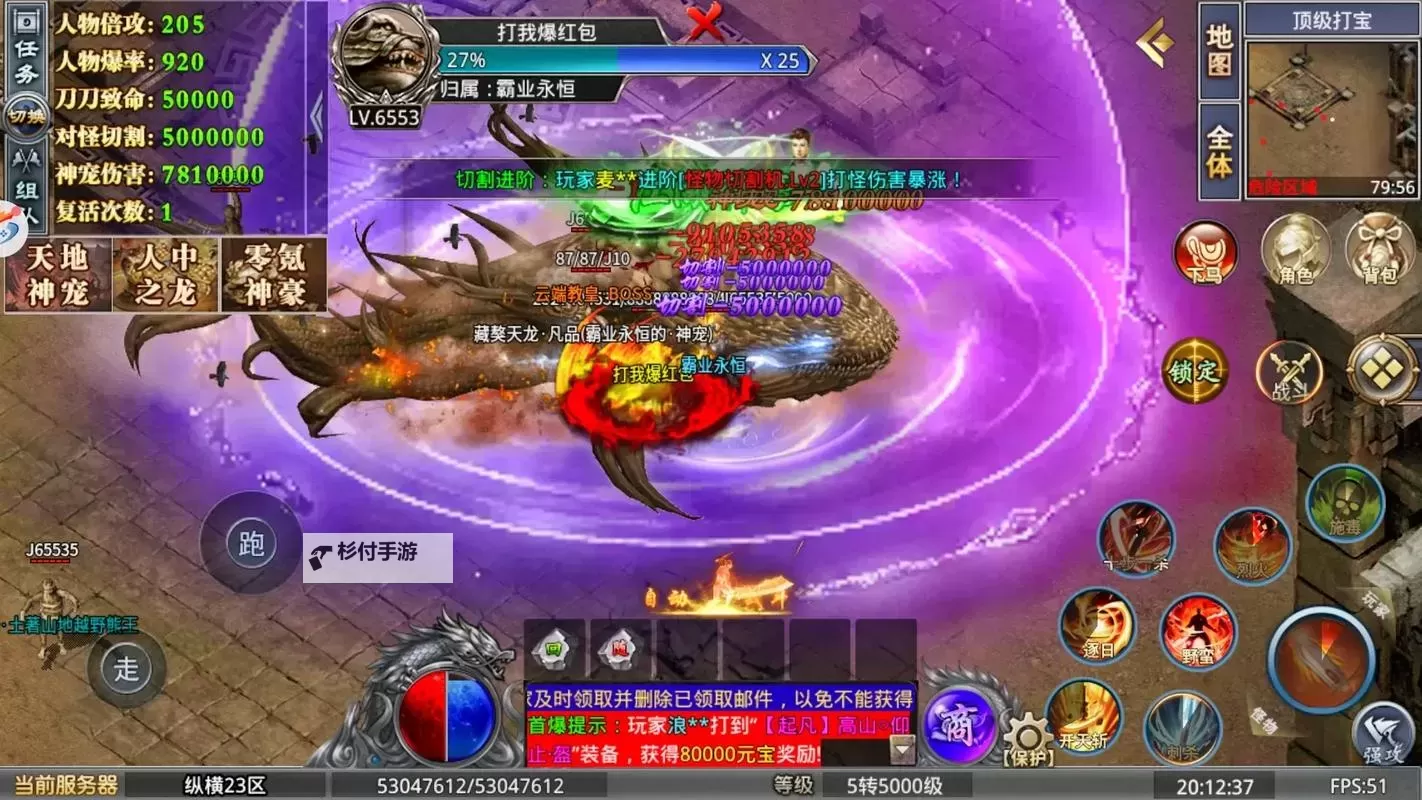This screenshot has height=800, width=1422.
Task: Expand the 跑 run control
Action: (250, 545)
